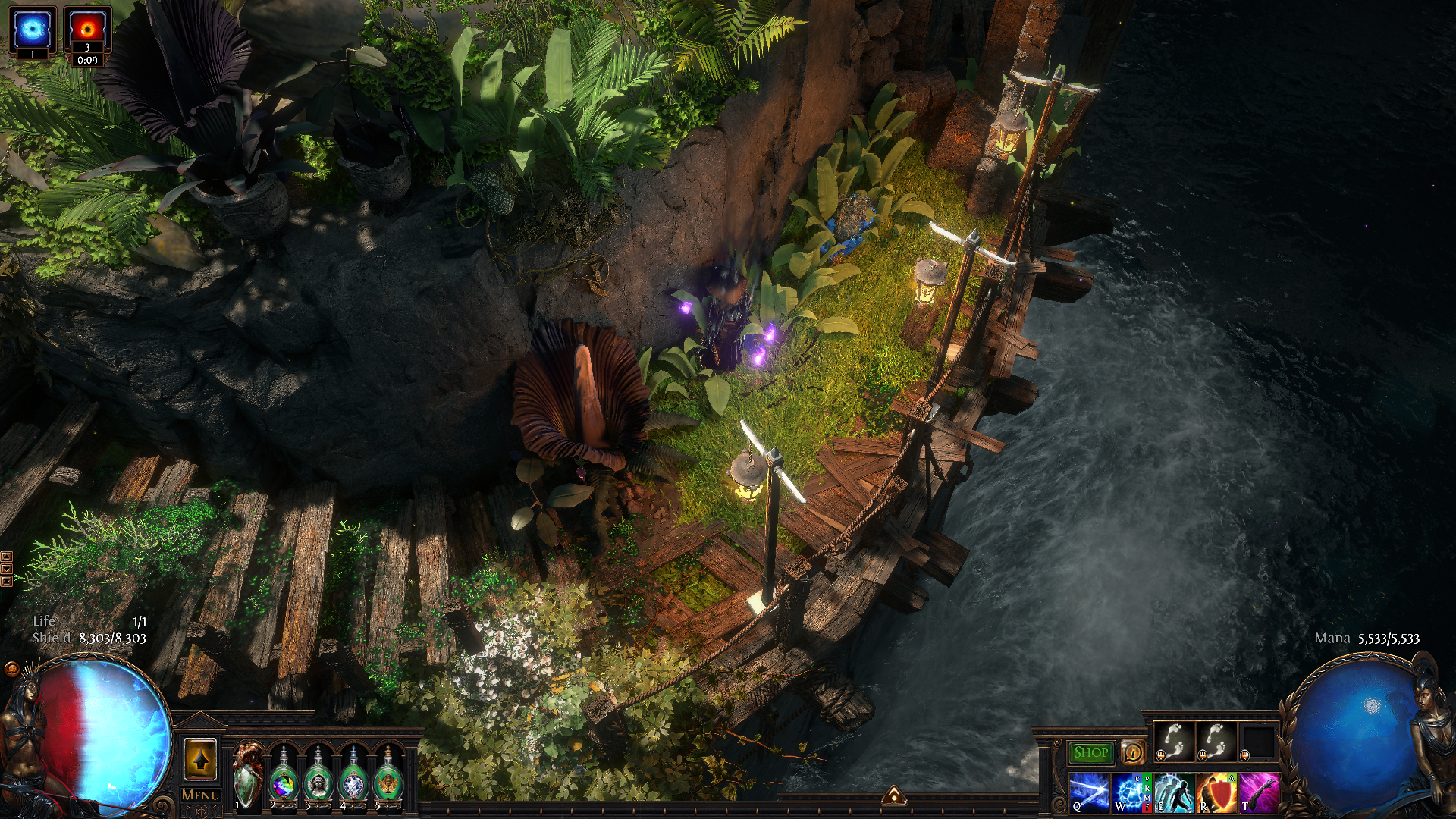Click the orange info speech-bubble icon
Screen dimensions: 1456x819
tap(1133, 752)
